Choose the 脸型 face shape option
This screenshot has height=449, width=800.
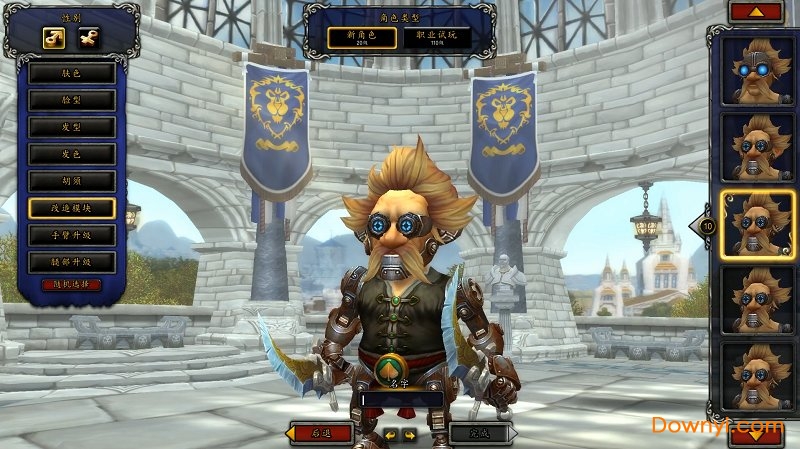tap(71, 100)
